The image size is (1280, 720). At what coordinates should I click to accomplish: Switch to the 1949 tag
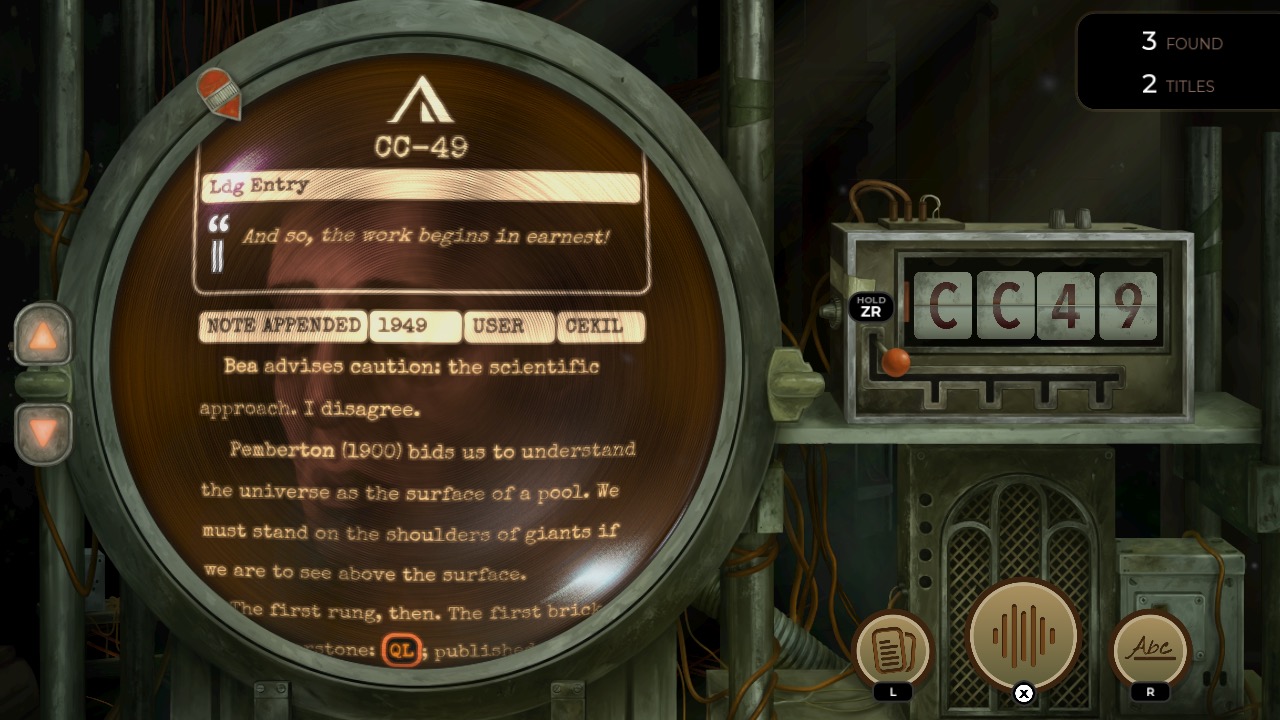point(415,326)
